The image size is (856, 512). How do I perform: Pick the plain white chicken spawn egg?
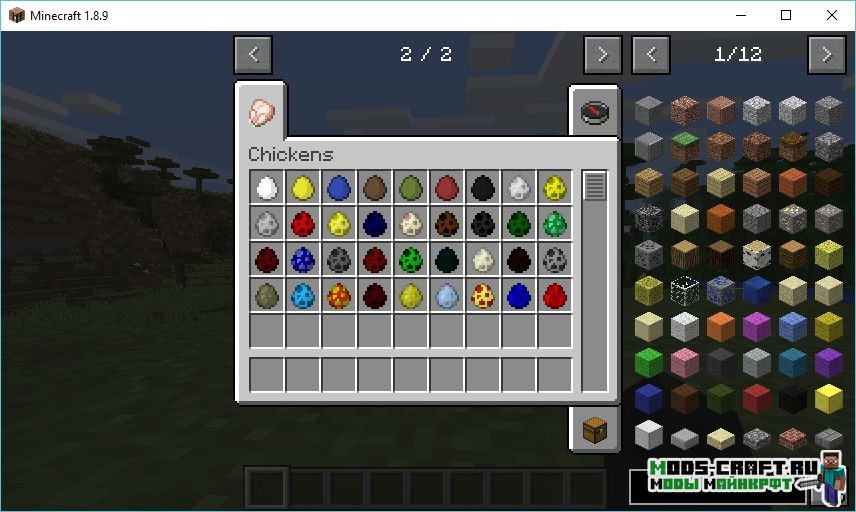[267, 187]
